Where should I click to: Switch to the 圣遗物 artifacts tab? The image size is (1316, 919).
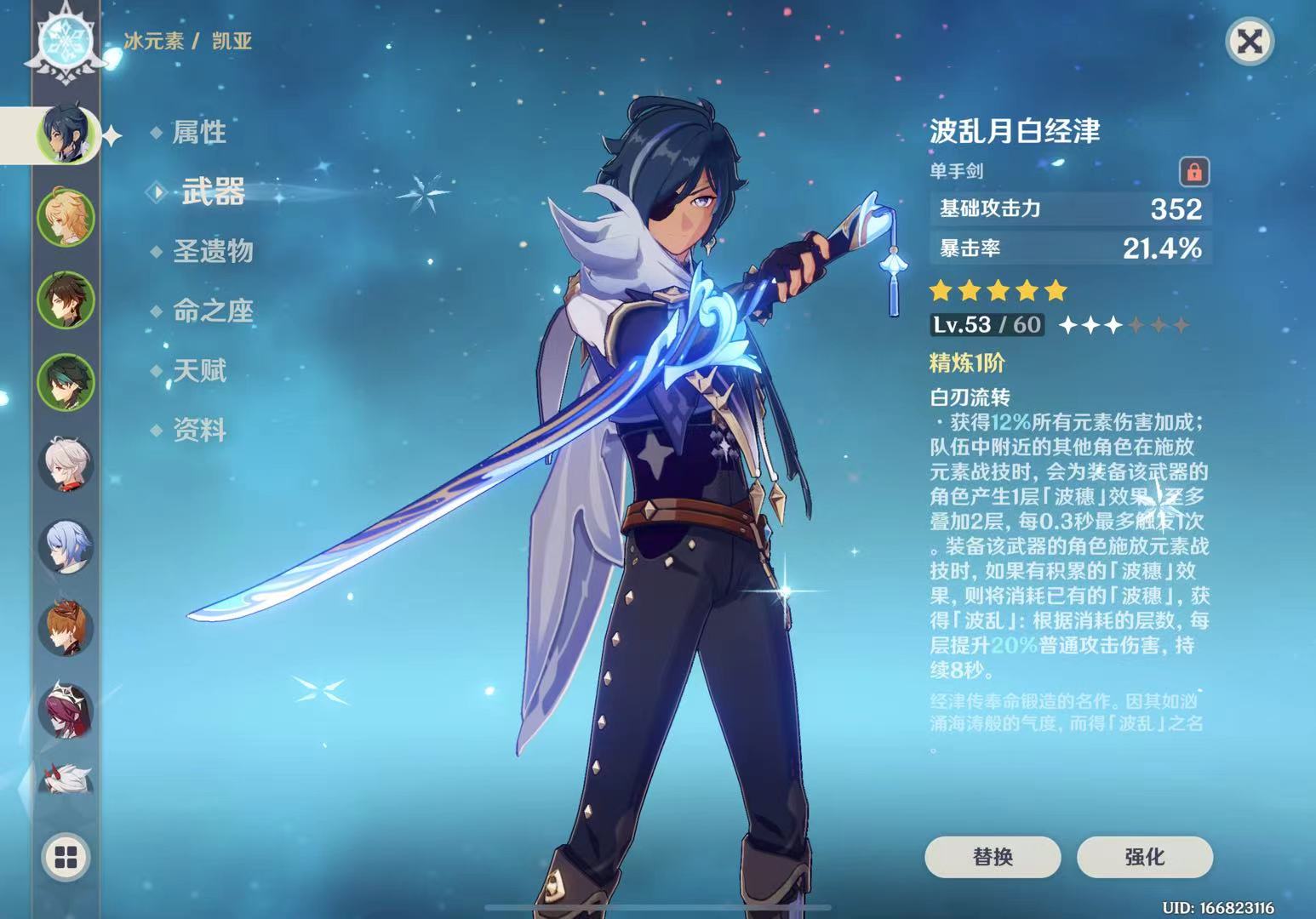click(213, 251)
